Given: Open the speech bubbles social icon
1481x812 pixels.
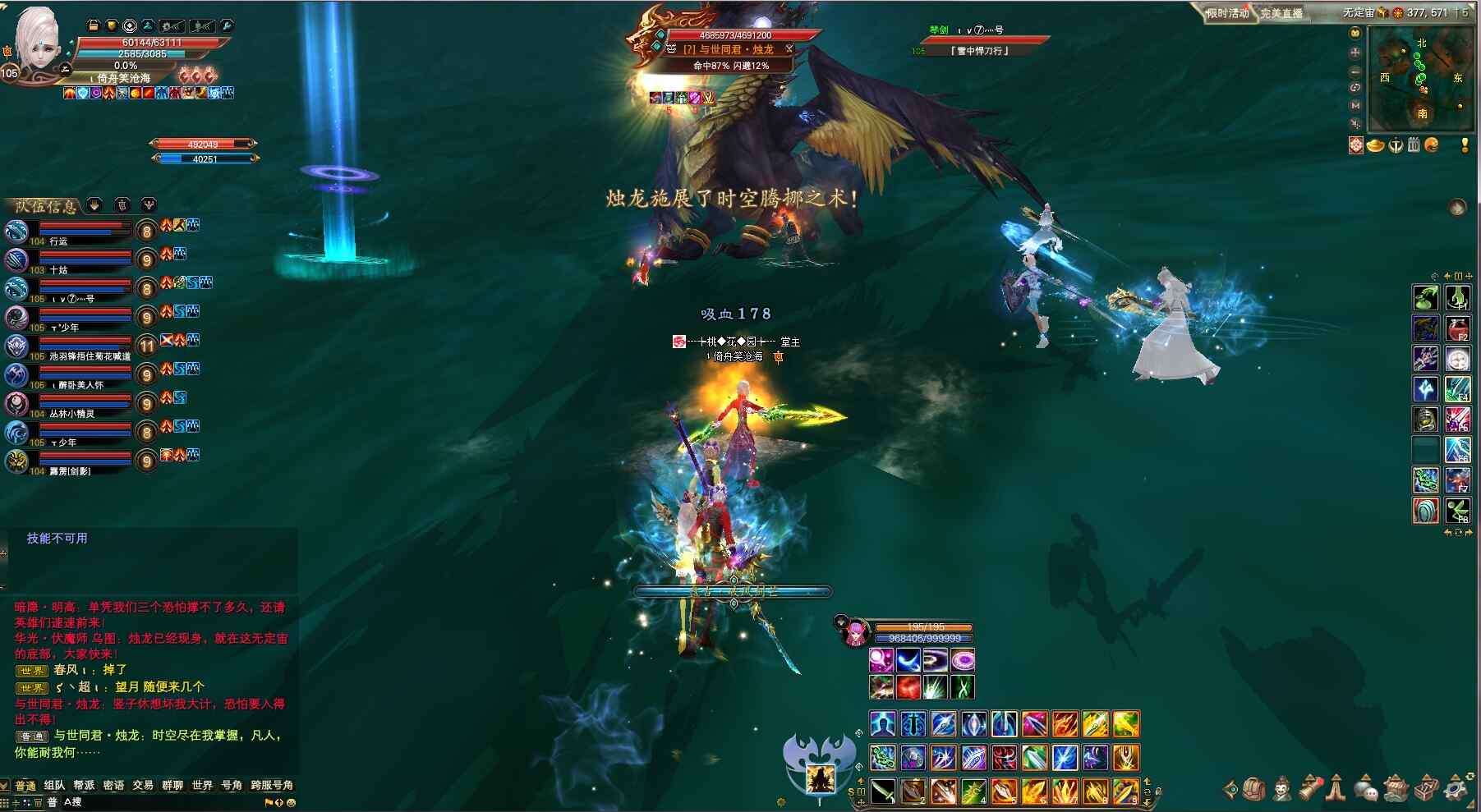Looking at the screenshot, I should pos(1365,790).
